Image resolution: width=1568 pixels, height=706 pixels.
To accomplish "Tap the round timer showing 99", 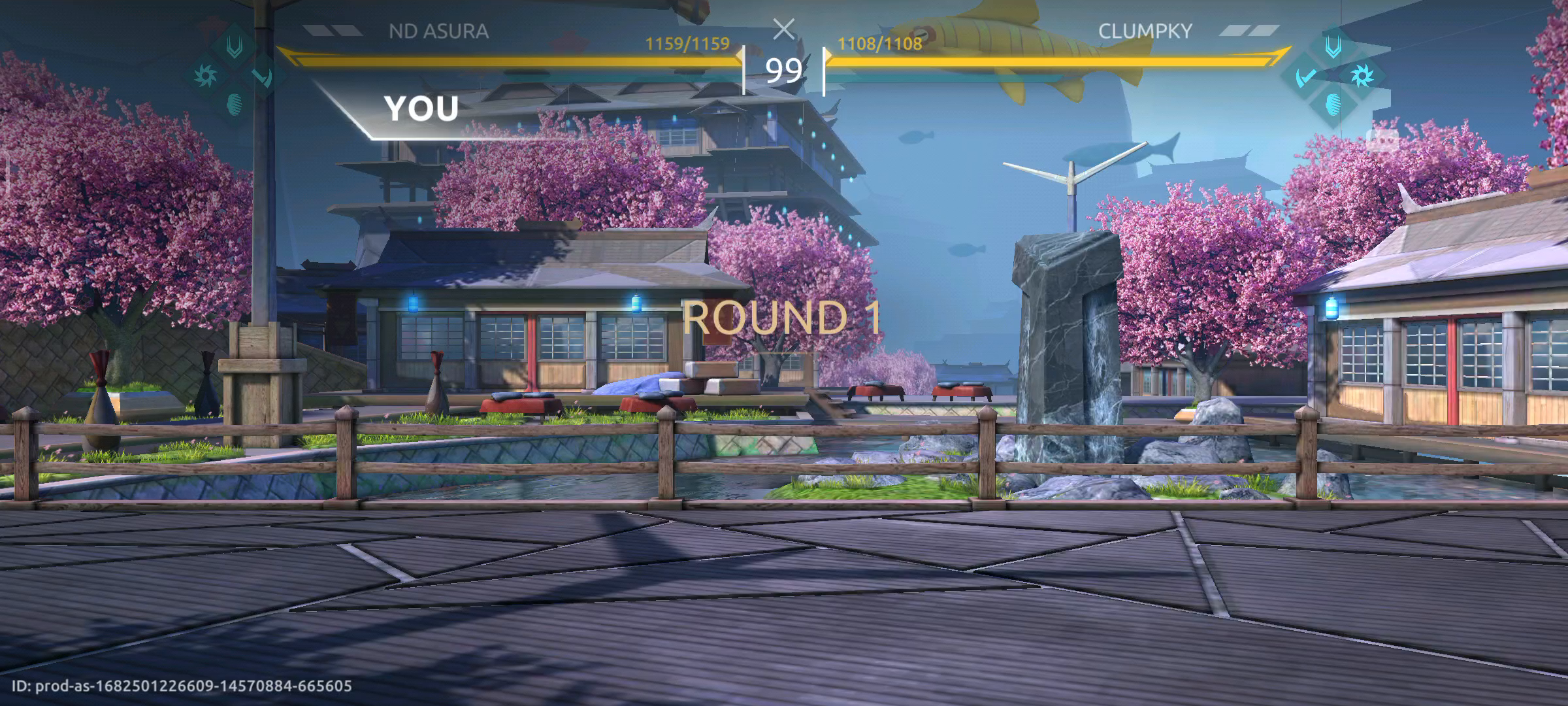I will click(784, 71).
